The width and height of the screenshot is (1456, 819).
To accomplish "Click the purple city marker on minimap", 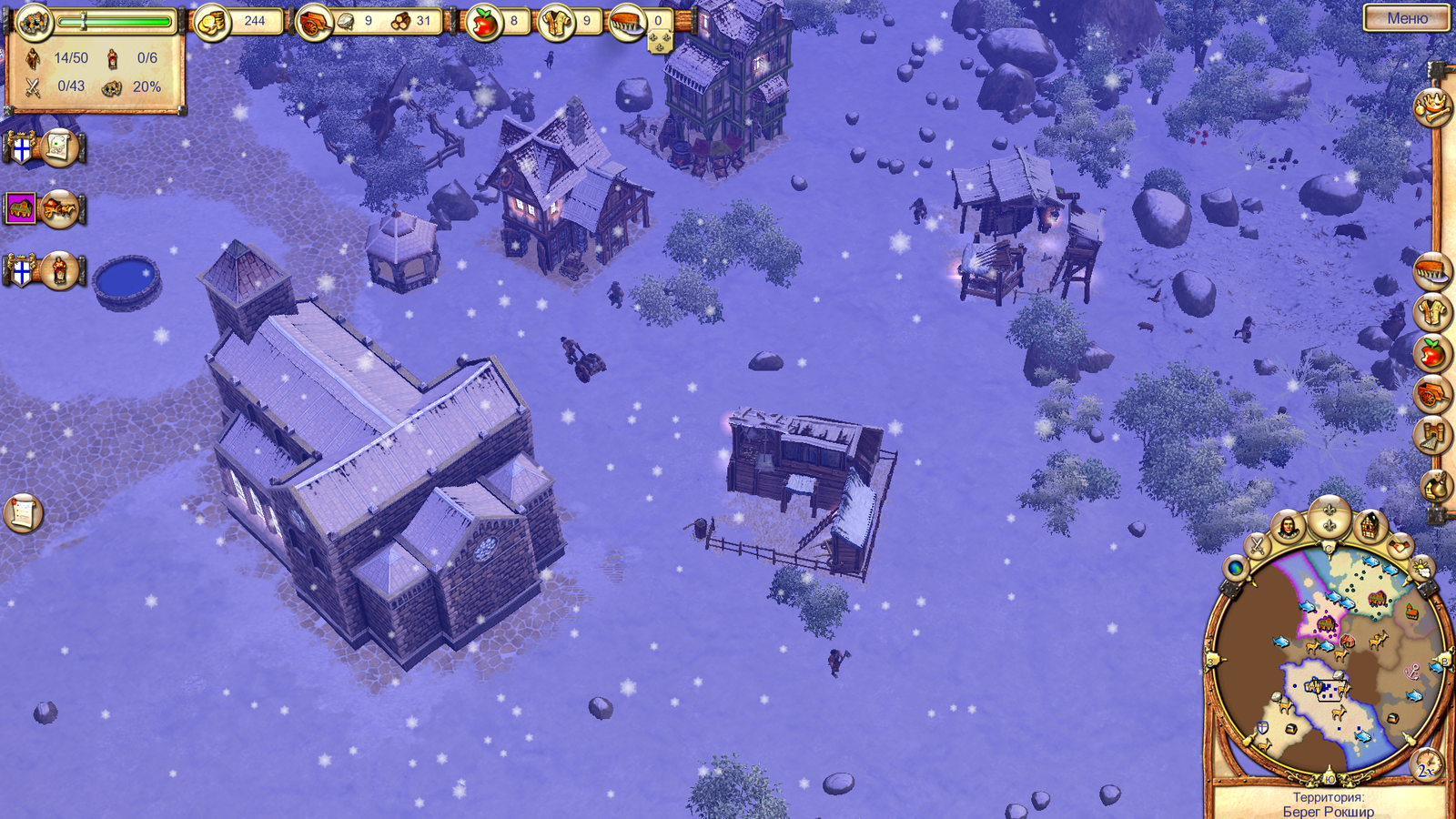I will click(x=1326, y=624).
